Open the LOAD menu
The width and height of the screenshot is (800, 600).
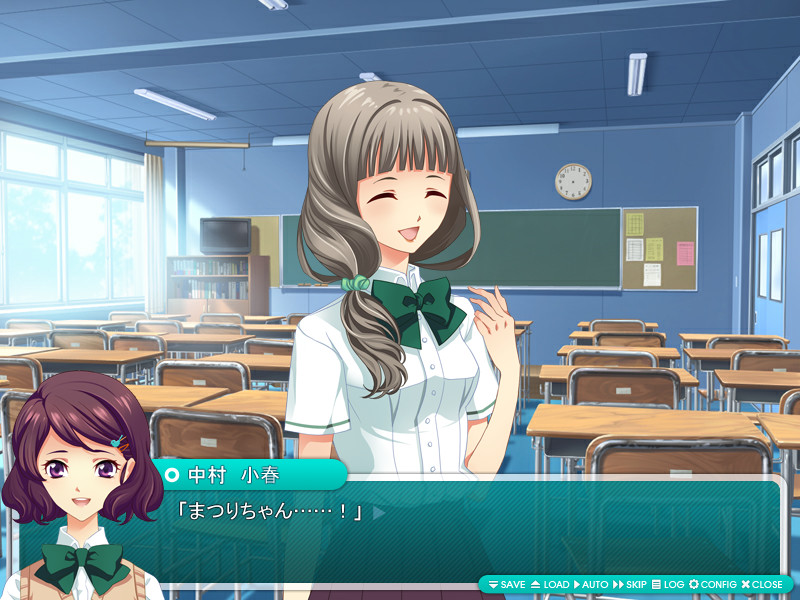point(549,584)
